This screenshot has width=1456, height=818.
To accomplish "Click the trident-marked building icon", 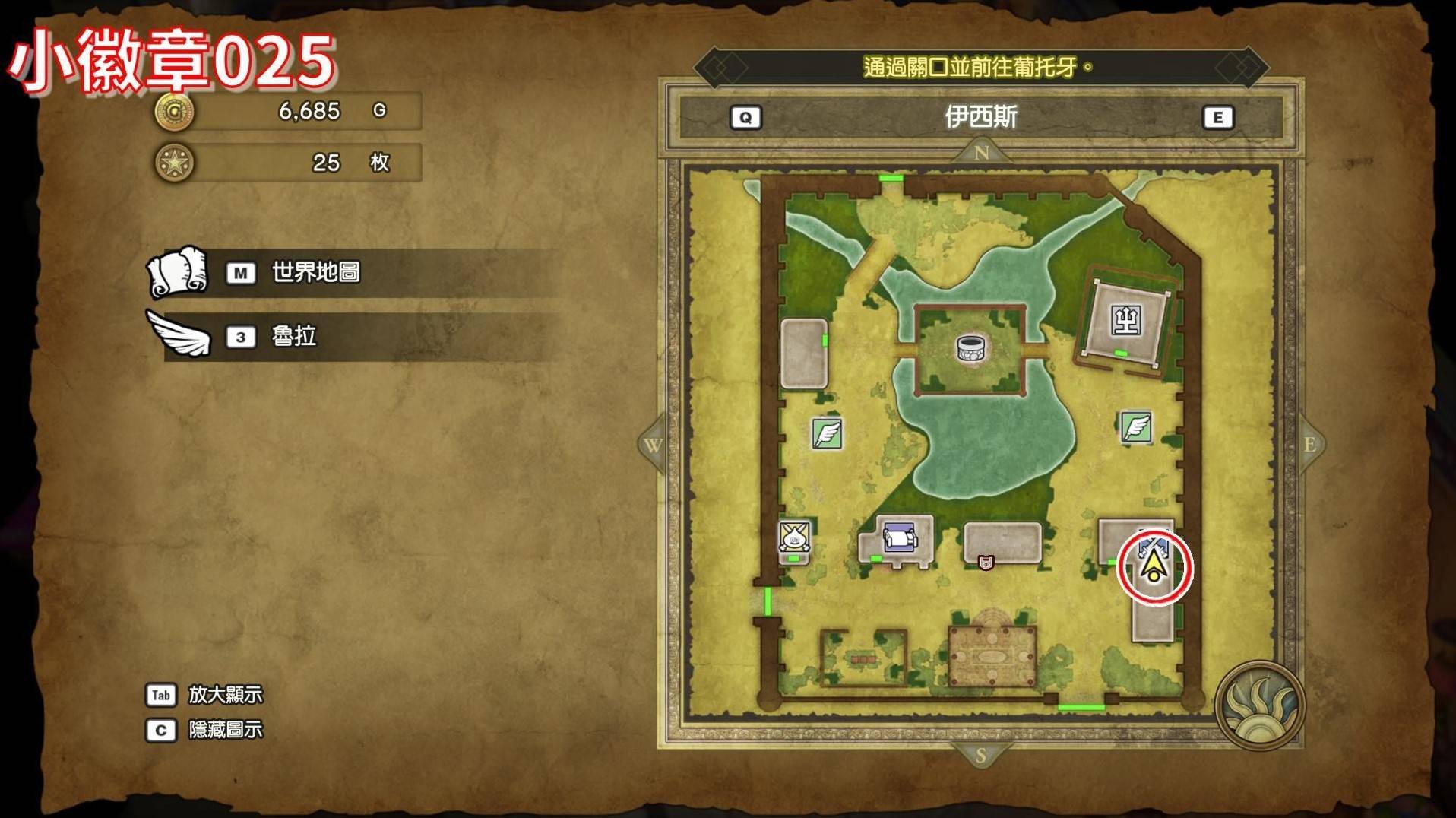I will click(x=1125, y=322).
